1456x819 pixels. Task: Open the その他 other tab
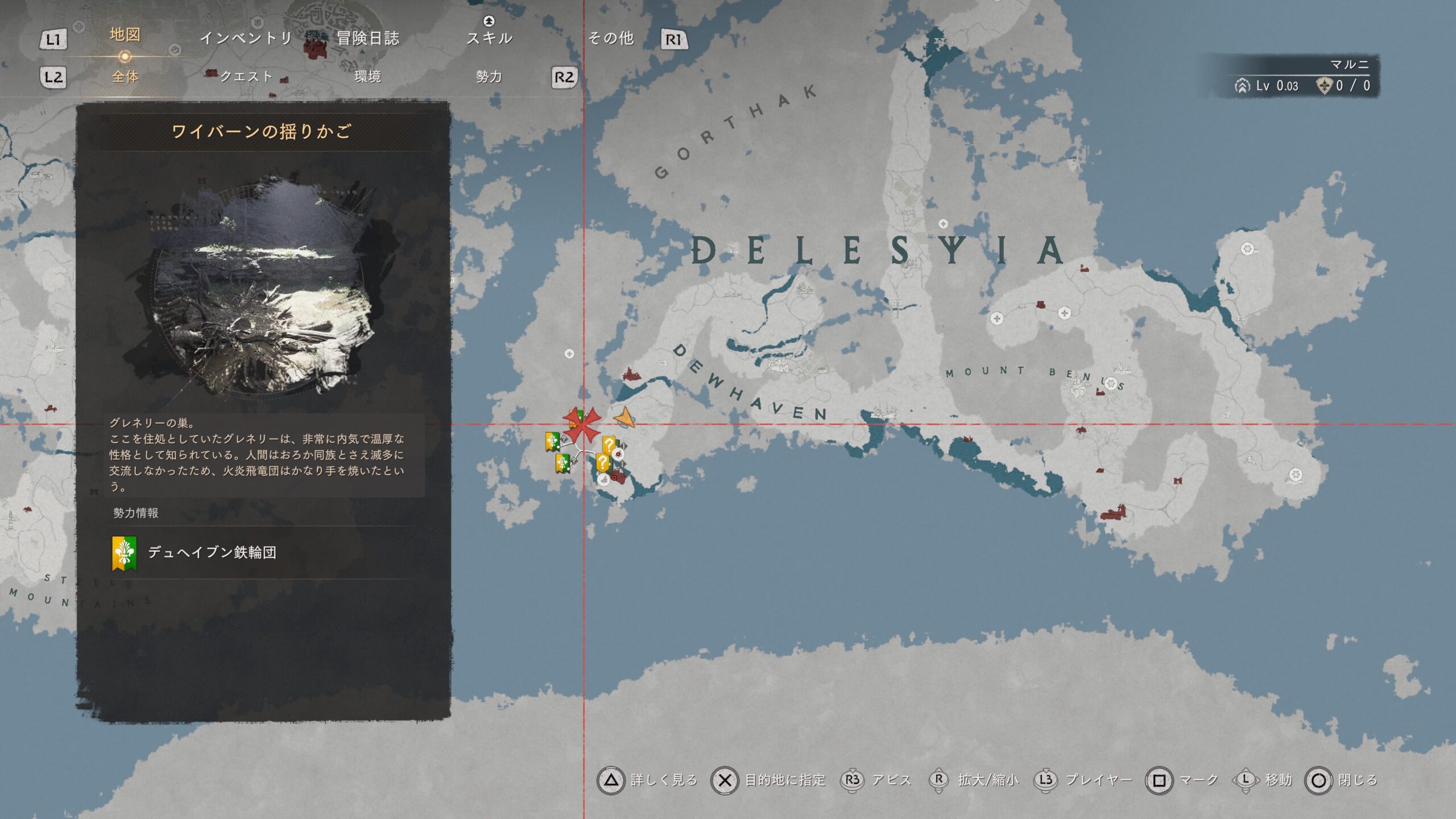pos(611,38)
